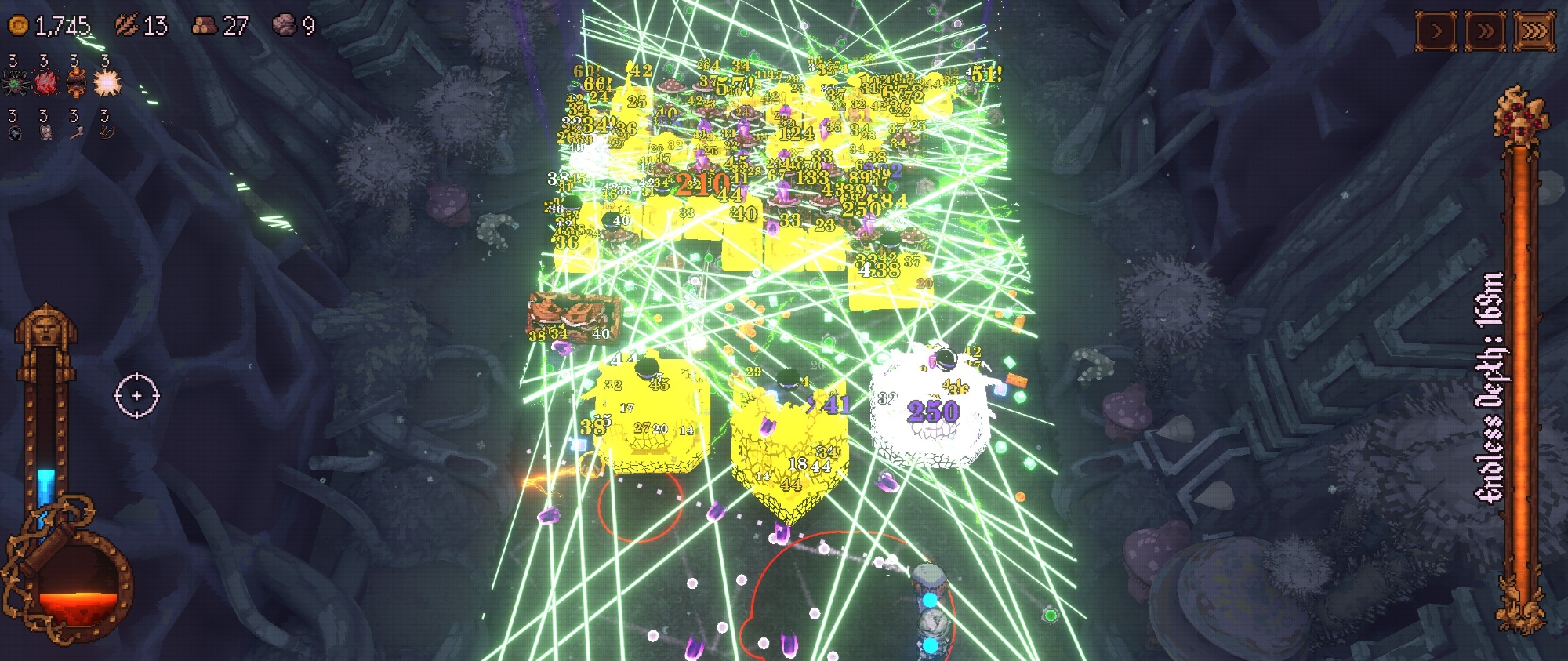Click the white starburst explosion icon

(x=107, y=82)
